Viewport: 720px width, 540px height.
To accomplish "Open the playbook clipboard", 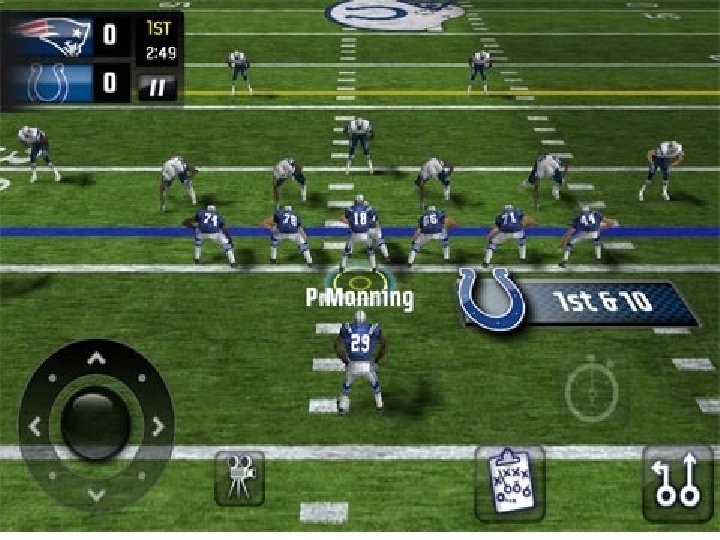I will [x=509, y=482].
